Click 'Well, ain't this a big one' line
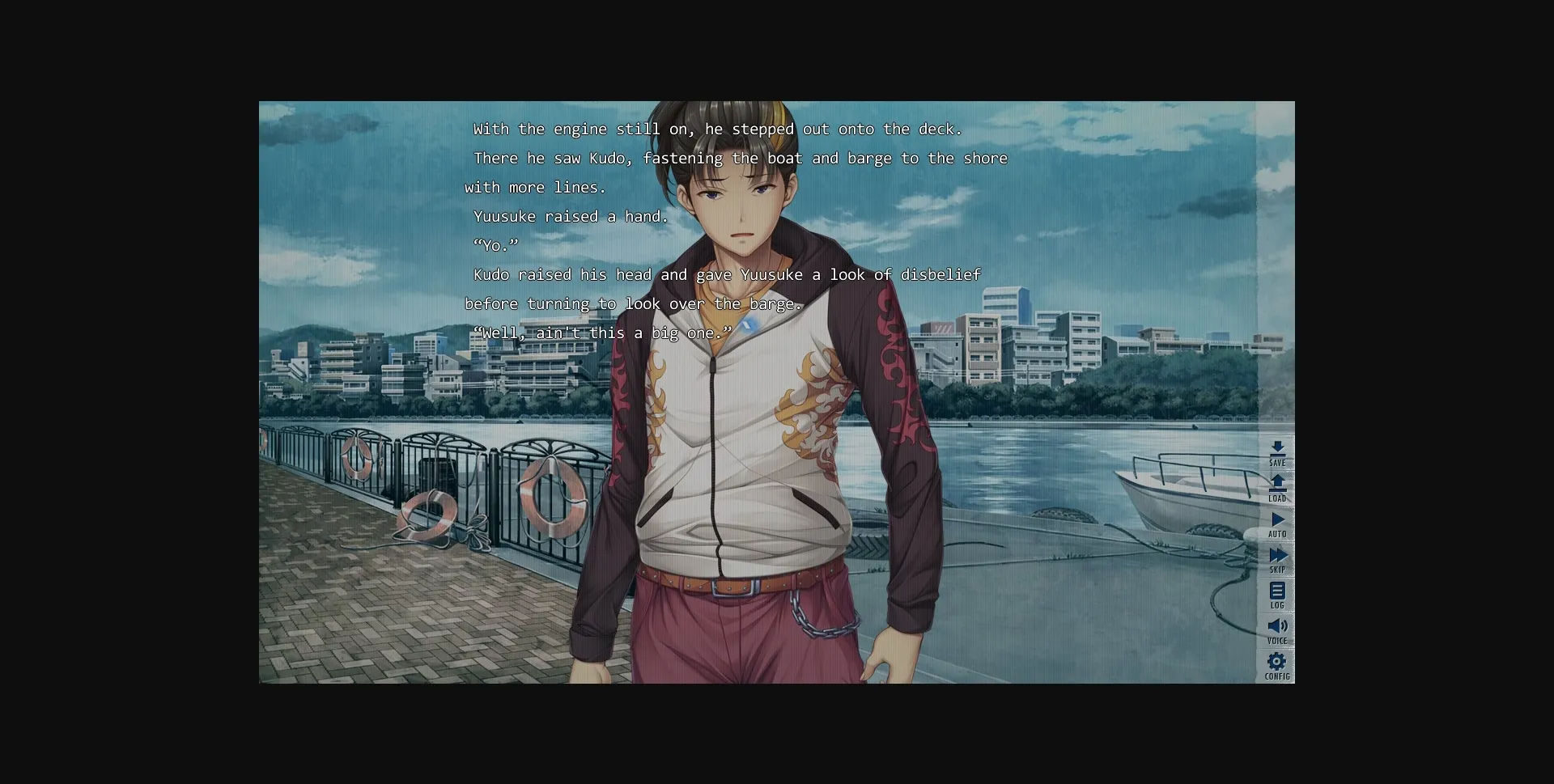 [604, 333]
